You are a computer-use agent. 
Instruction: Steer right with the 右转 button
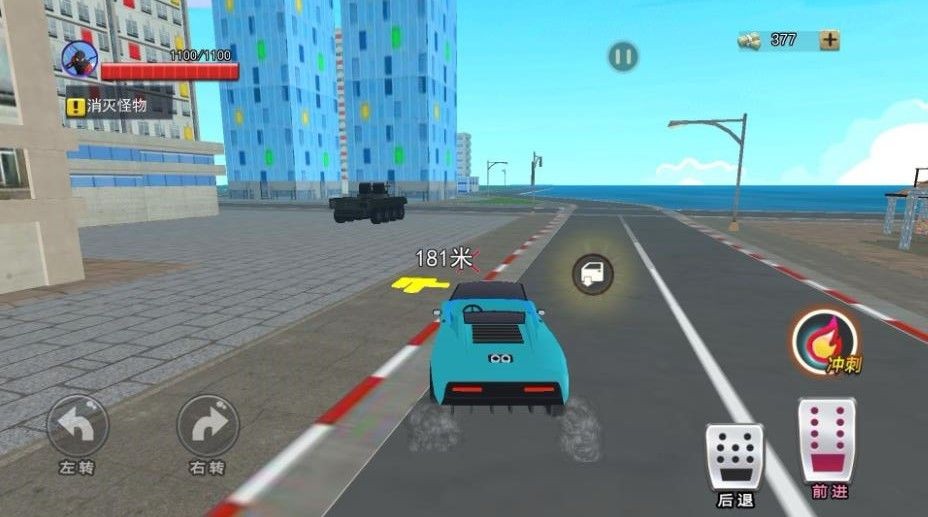point(208,425)
